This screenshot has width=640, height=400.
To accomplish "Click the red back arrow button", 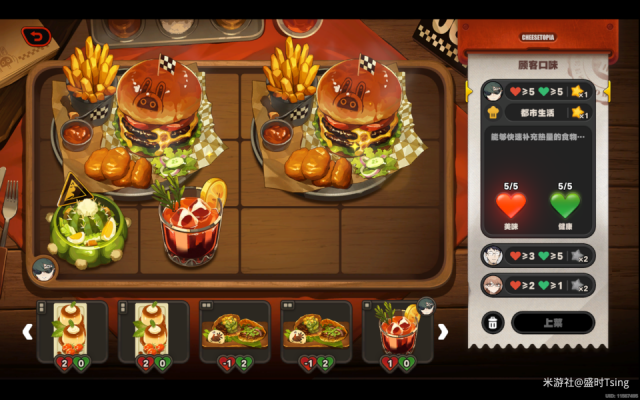I will point(38,37).
